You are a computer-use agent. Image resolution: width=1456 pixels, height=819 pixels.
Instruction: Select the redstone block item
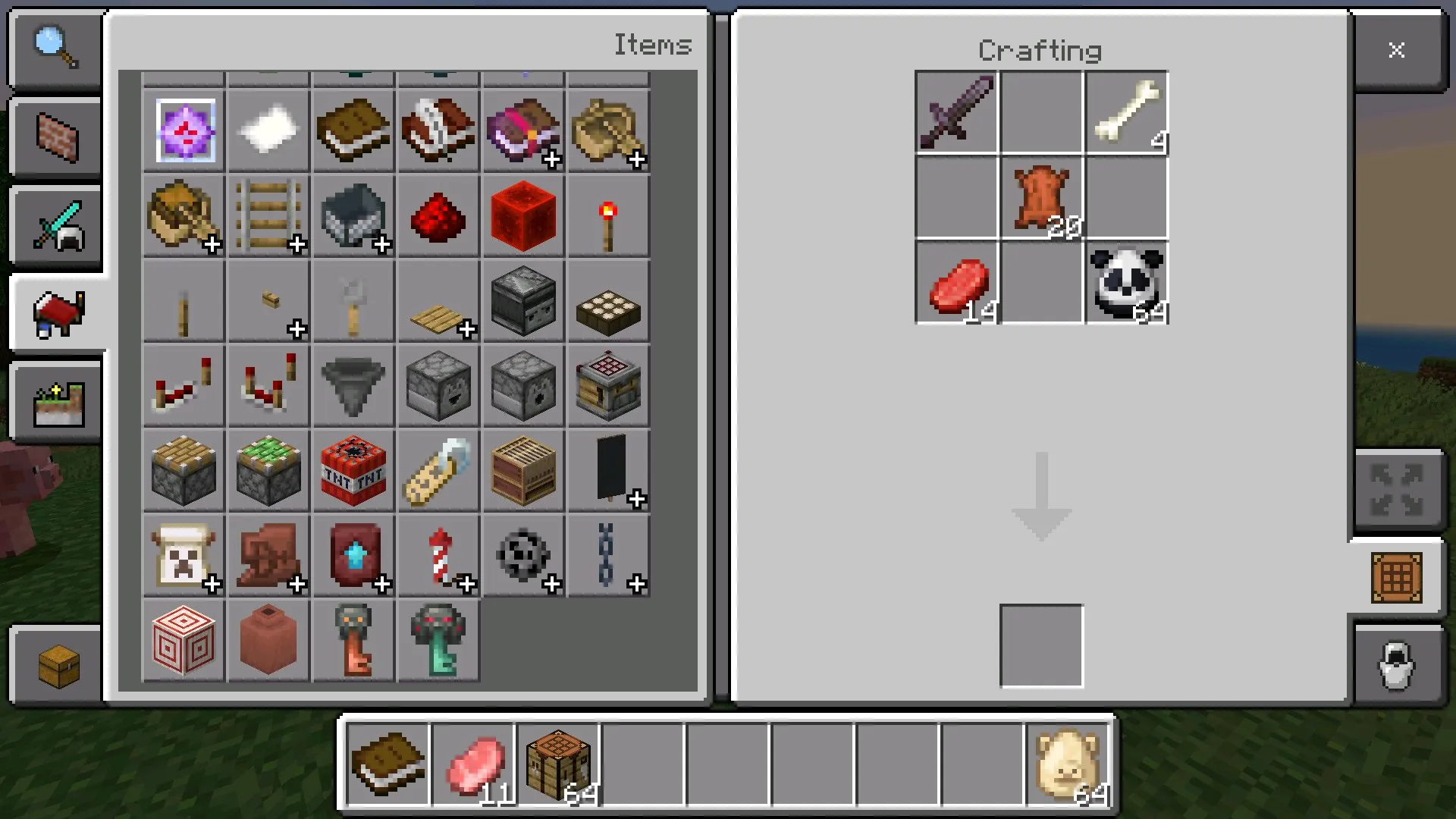tap(522, 217)
